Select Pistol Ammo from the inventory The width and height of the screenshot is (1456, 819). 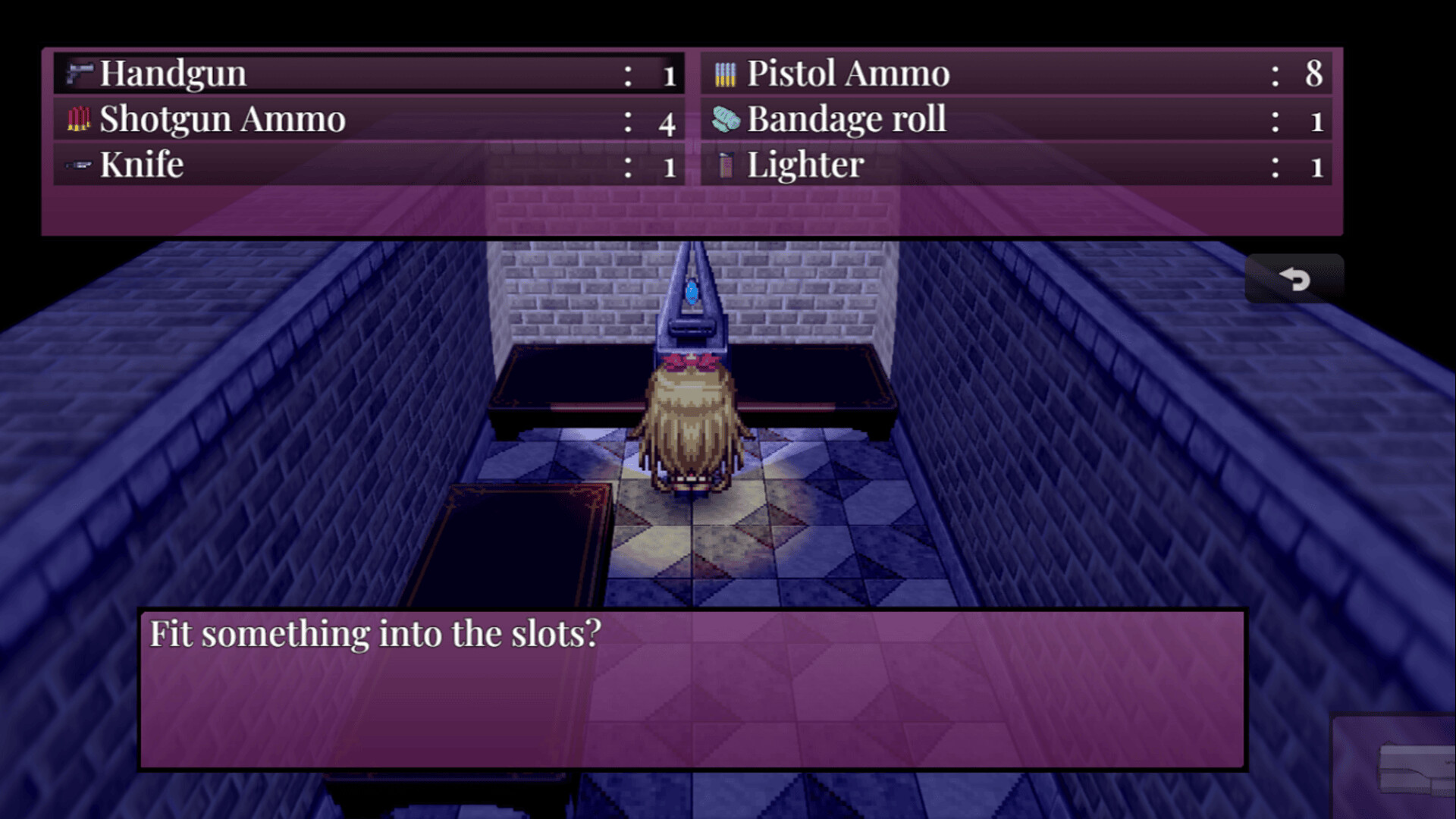[x=1016, y=74]
